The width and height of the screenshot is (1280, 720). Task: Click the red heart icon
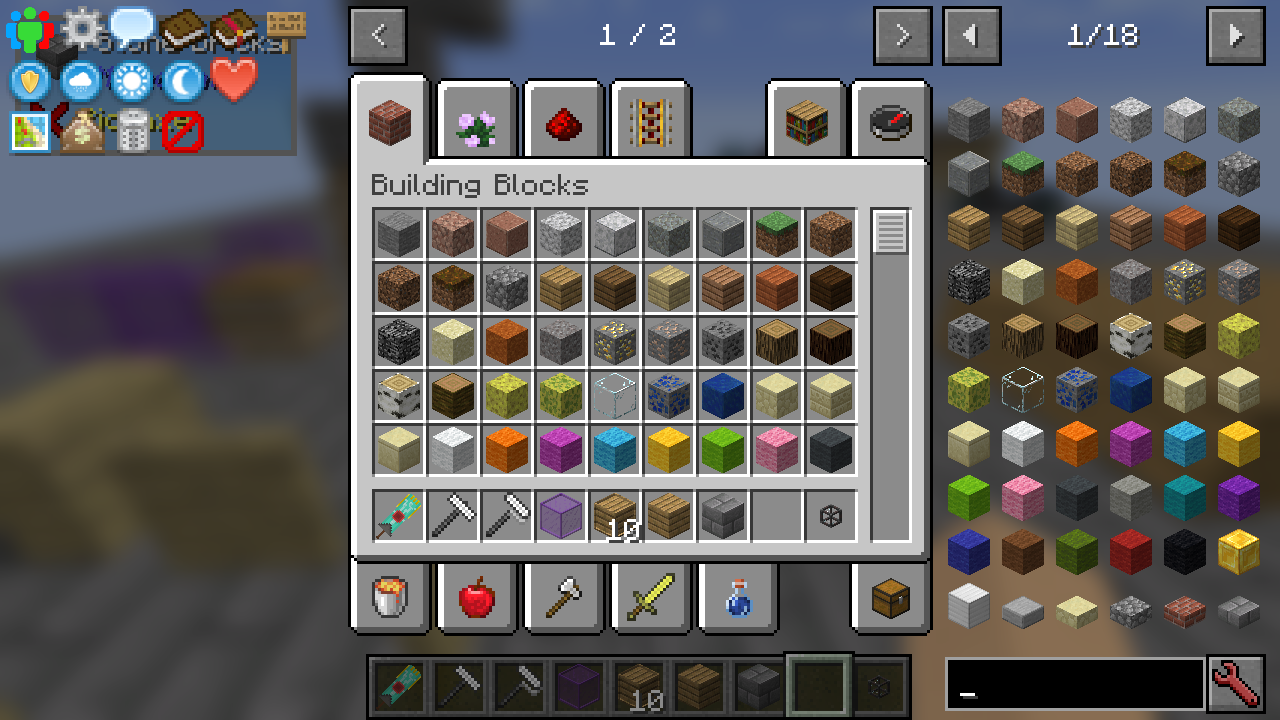(x=234, y=80)
